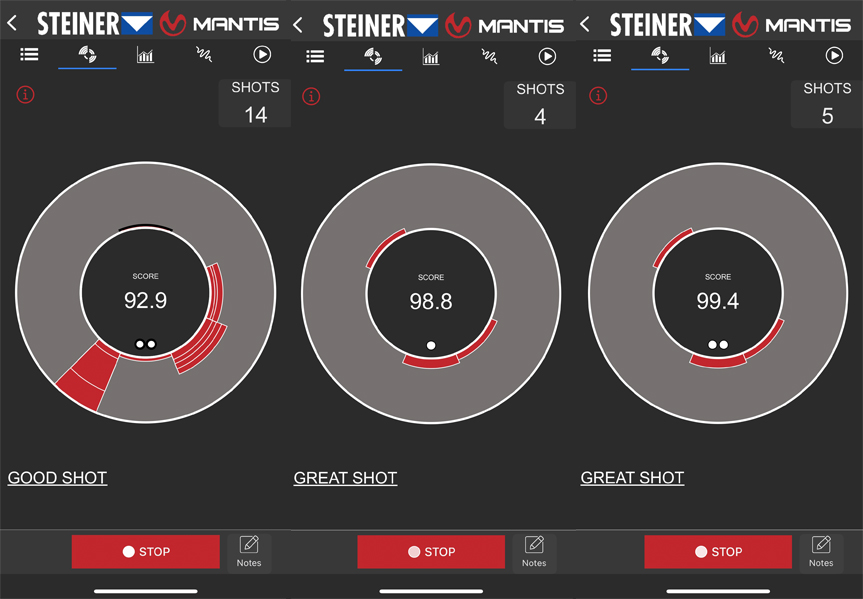863x599 pixels.
Task: Open trace tab on the 4-shot screen
Action: (x=489, y=57)
